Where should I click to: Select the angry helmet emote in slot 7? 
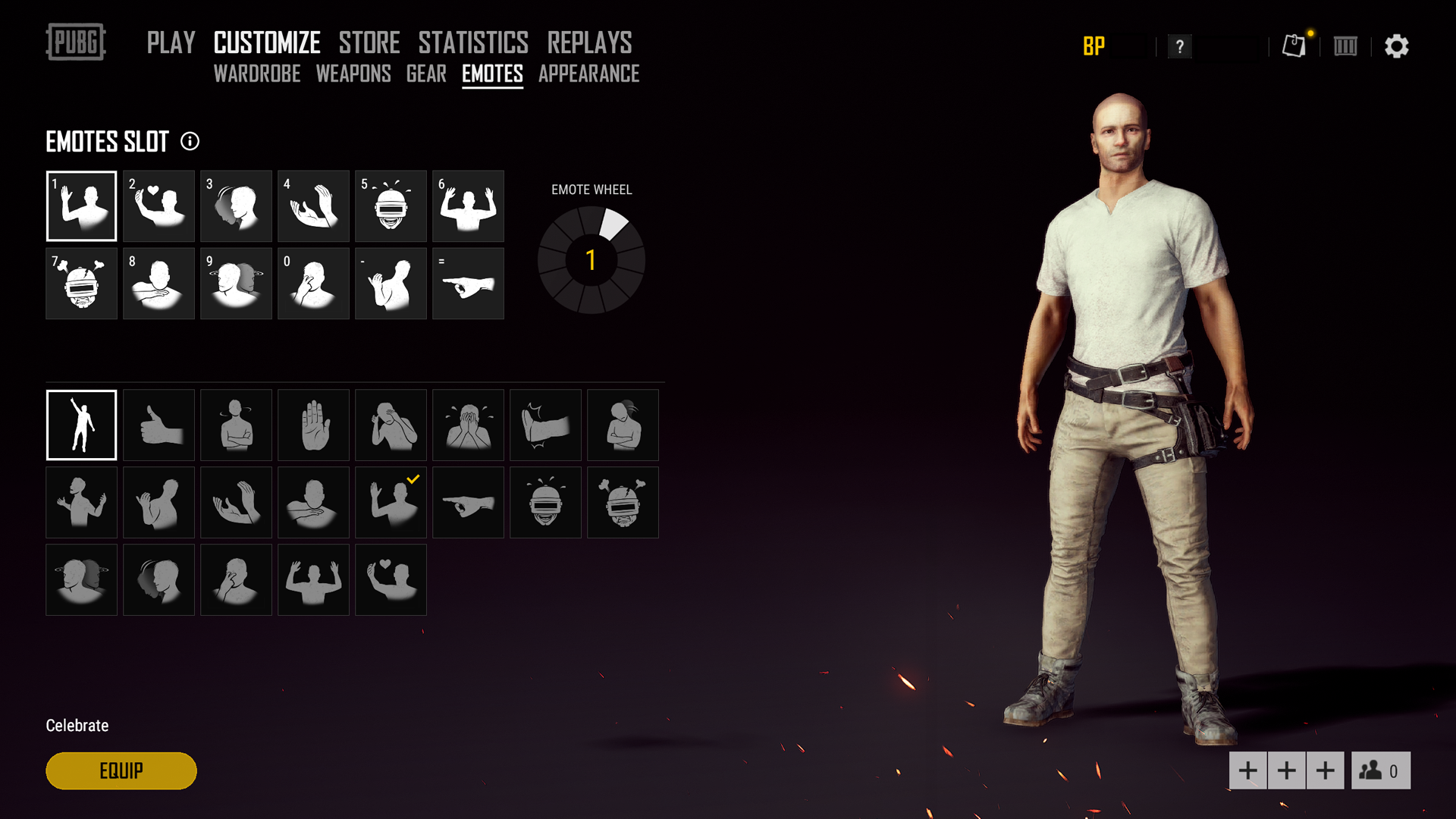click(x=81, y=284)
